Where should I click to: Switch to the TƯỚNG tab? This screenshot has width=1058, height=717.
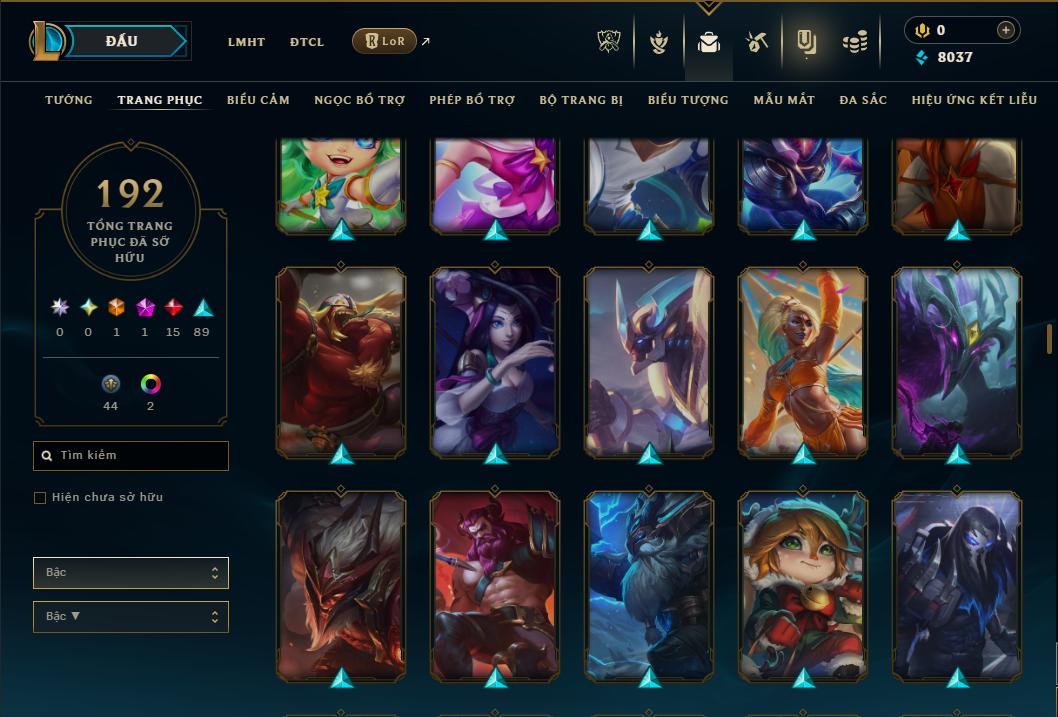[x=69, y=100]
